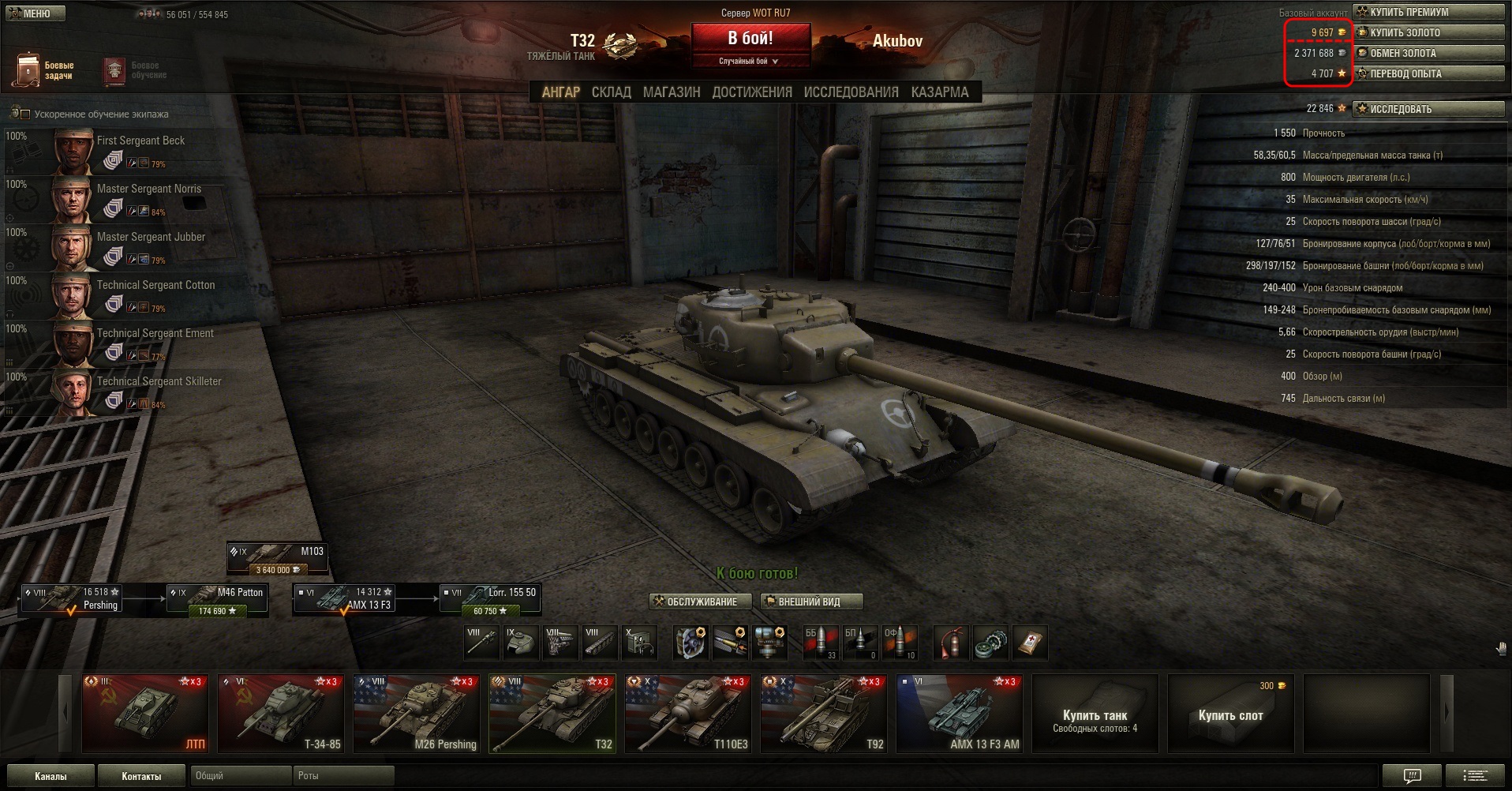Go to the ИССЛЕДОВАНИЯ tab
The height and width of the screenshot is (791, 1512).
click(851, 92)
